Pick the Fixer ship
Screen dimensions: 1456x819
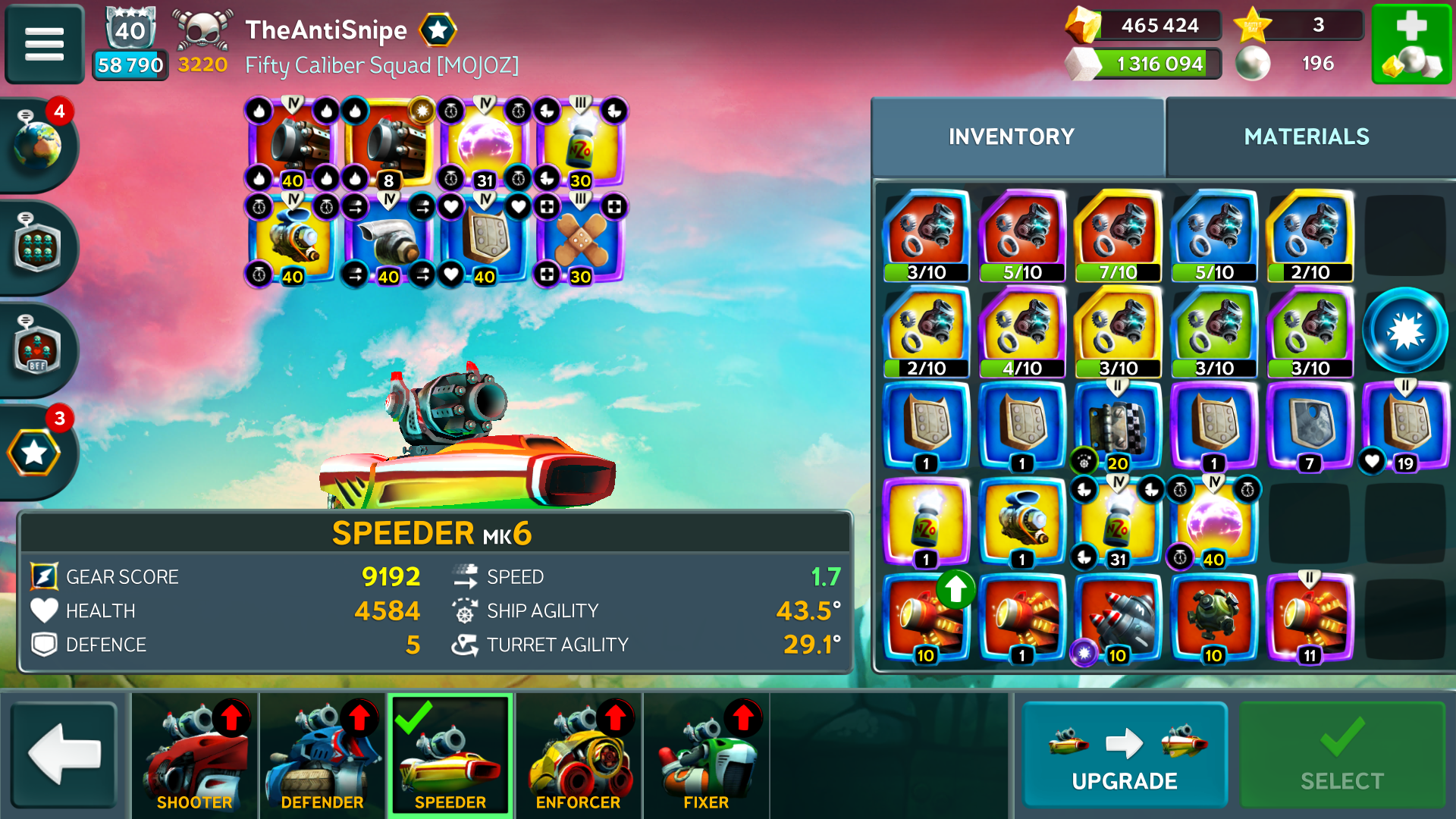click(x=706, y=755)
